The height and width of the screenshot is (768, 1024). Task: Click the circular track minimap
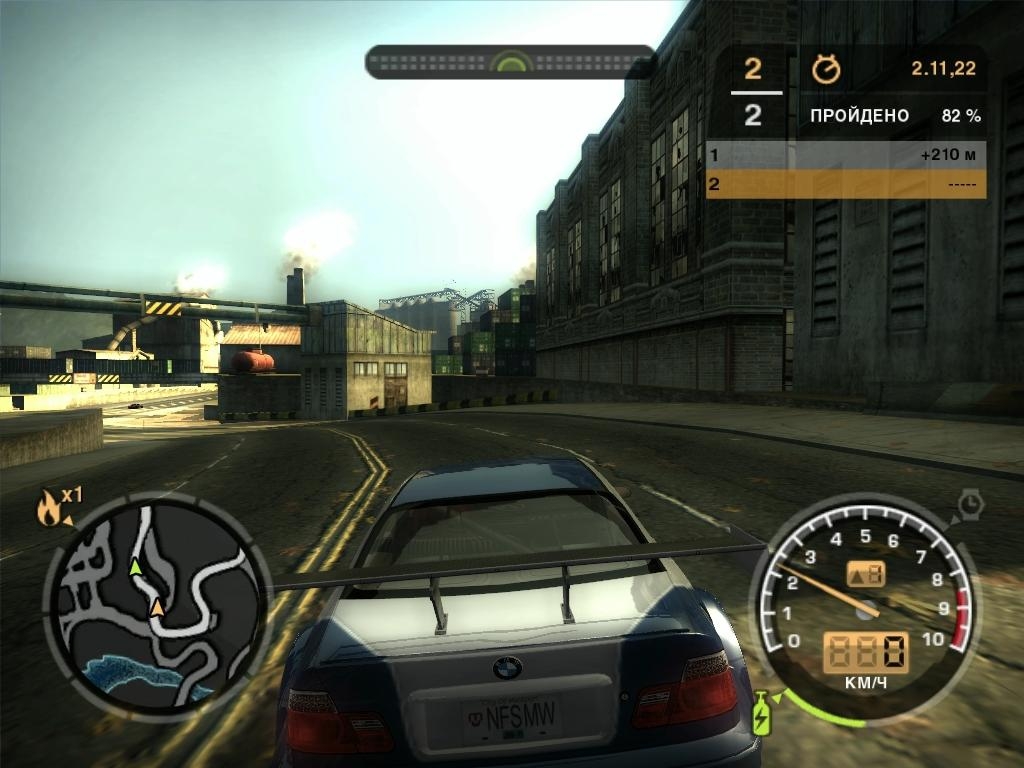click(157, 603)
